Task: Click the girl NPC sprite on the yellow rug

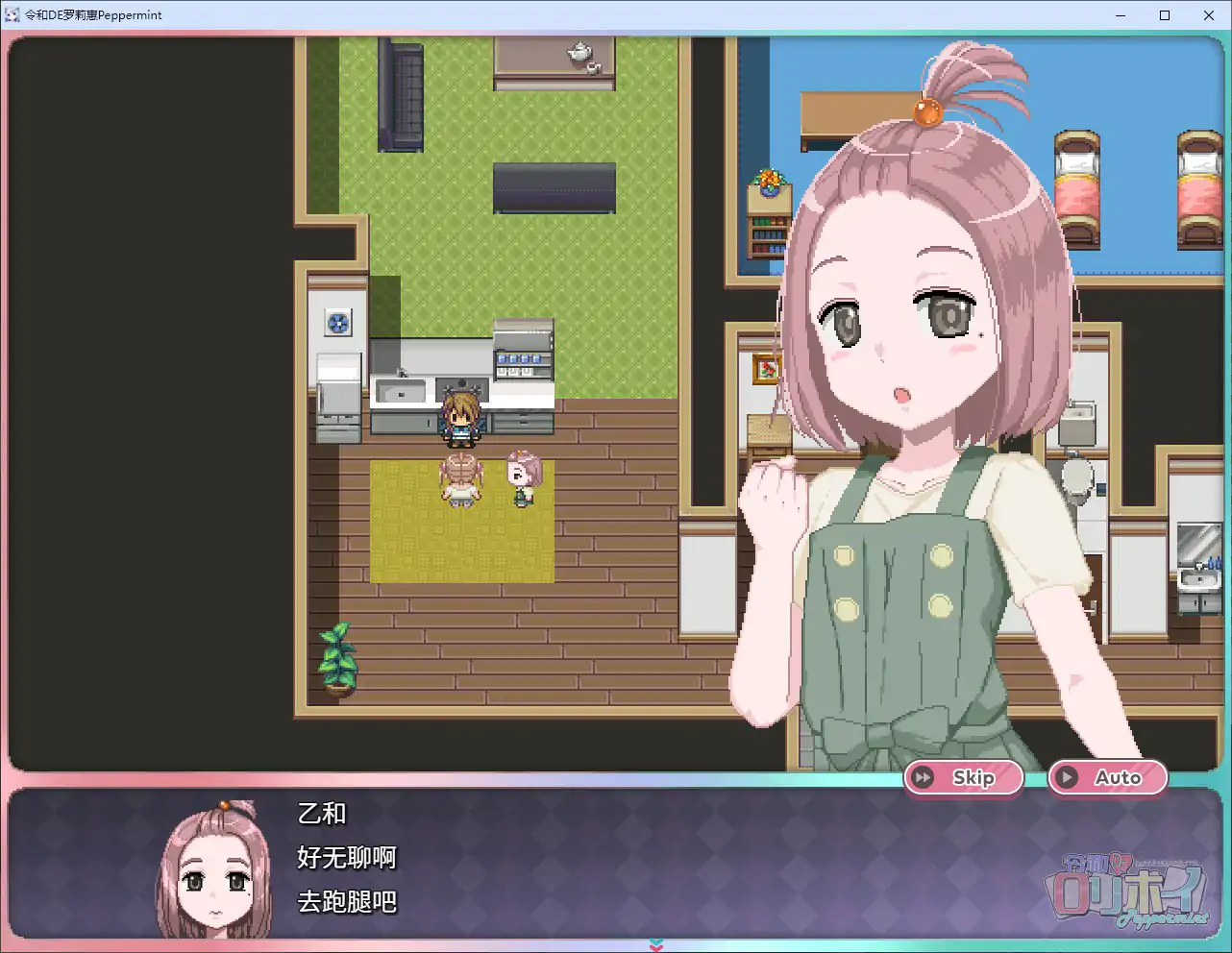Action: [522, 476]
